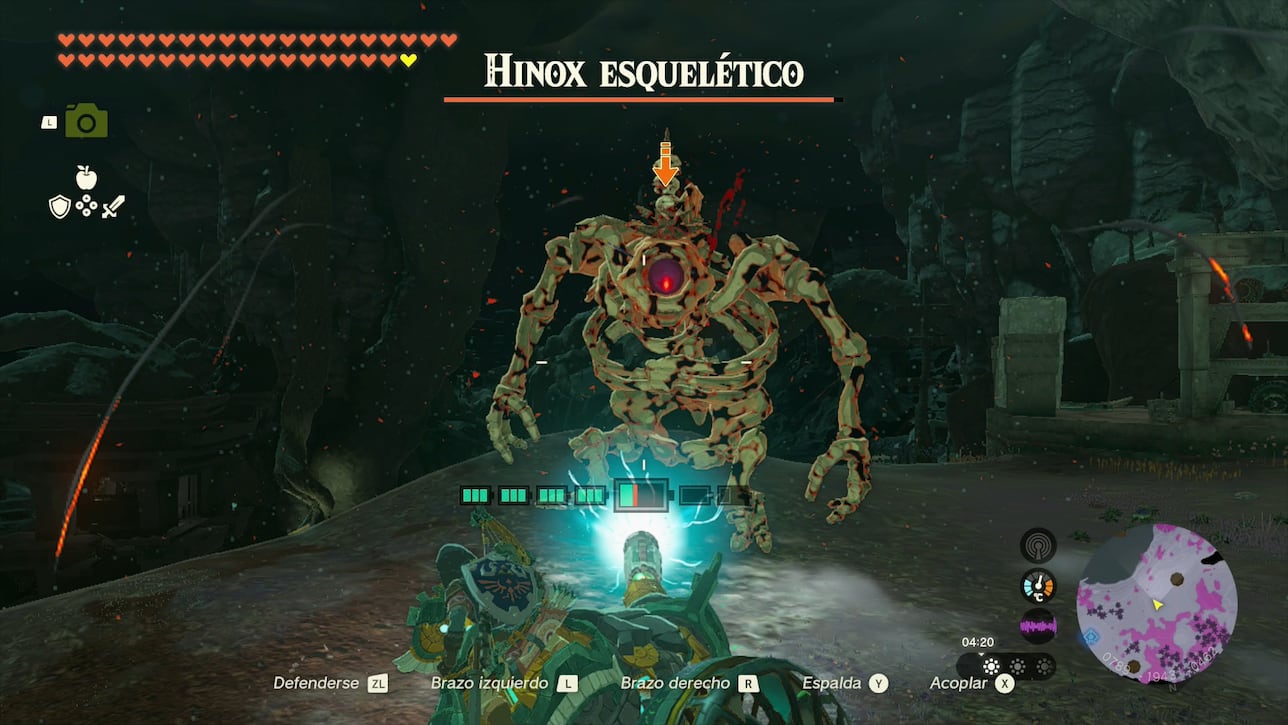Toggle the right gear wheel control

pos(1045,665)
